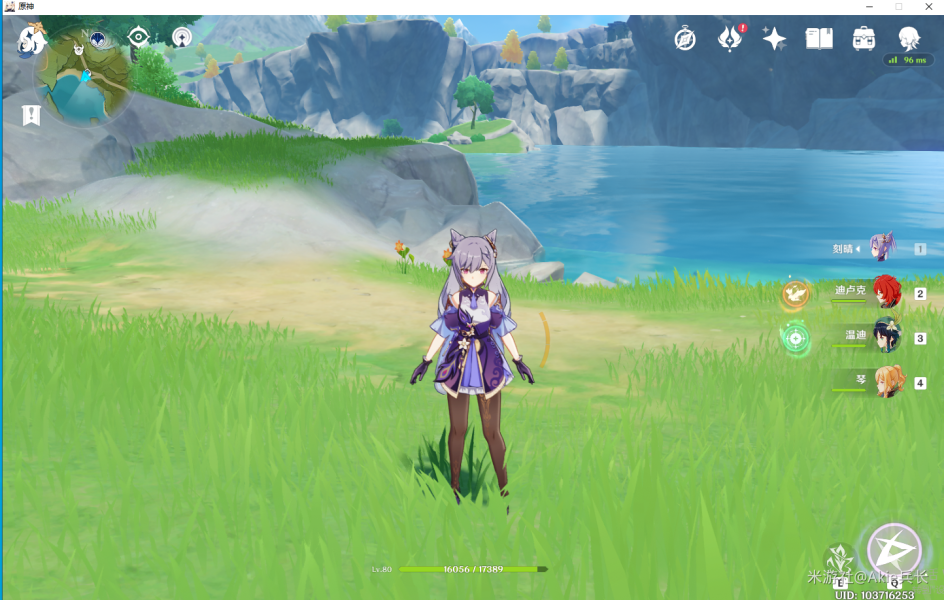The image size is (944, 600).
Task: Open the compass icon in the top bar
Action: pyautogui.click(x=685, y=39)
